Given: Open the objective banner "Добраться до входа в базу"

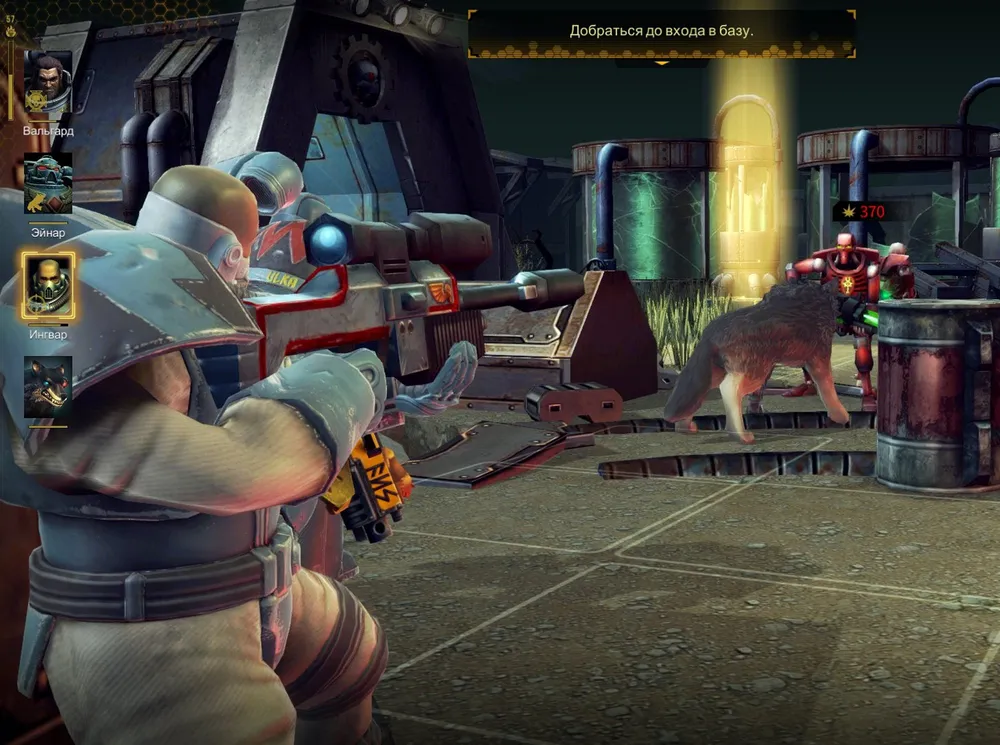Looking at the screenshot, I should pyautogui.click(x=661, y=31).
